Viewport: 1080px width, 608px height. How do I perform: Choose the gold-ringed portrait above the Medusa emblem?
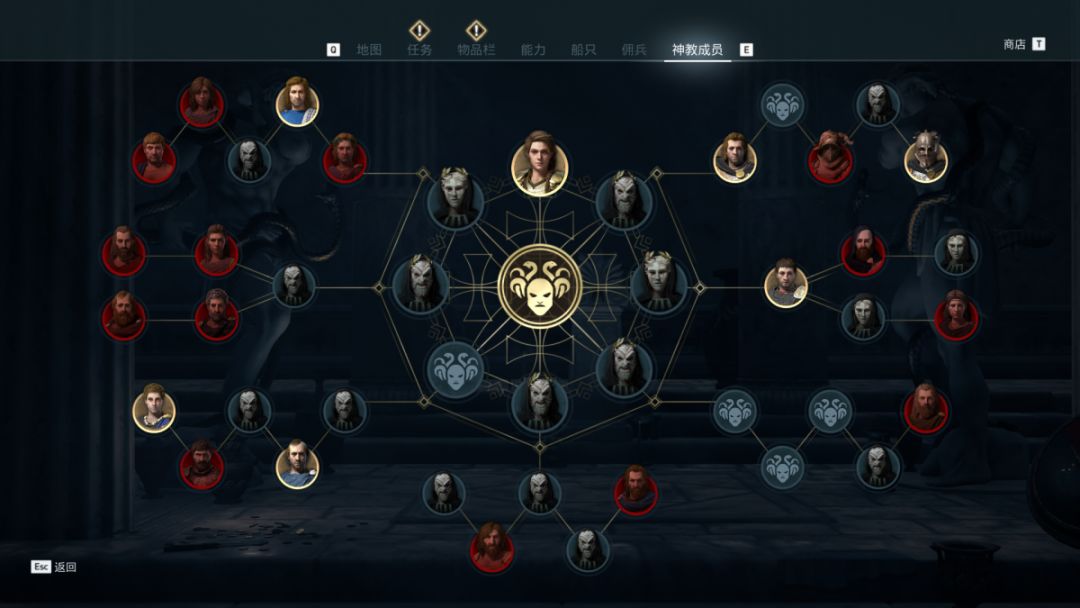540,163
